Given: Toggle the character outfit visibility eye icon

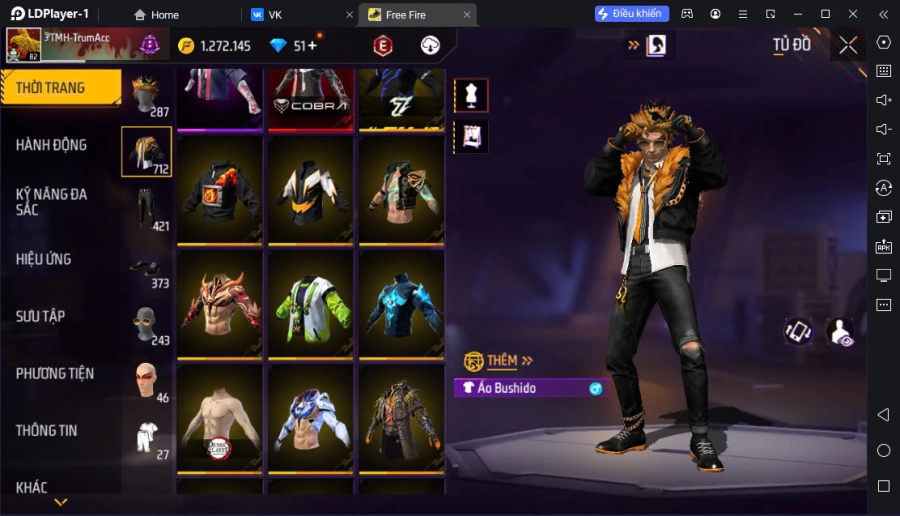Looking at the screenshot, I should 841,332.
